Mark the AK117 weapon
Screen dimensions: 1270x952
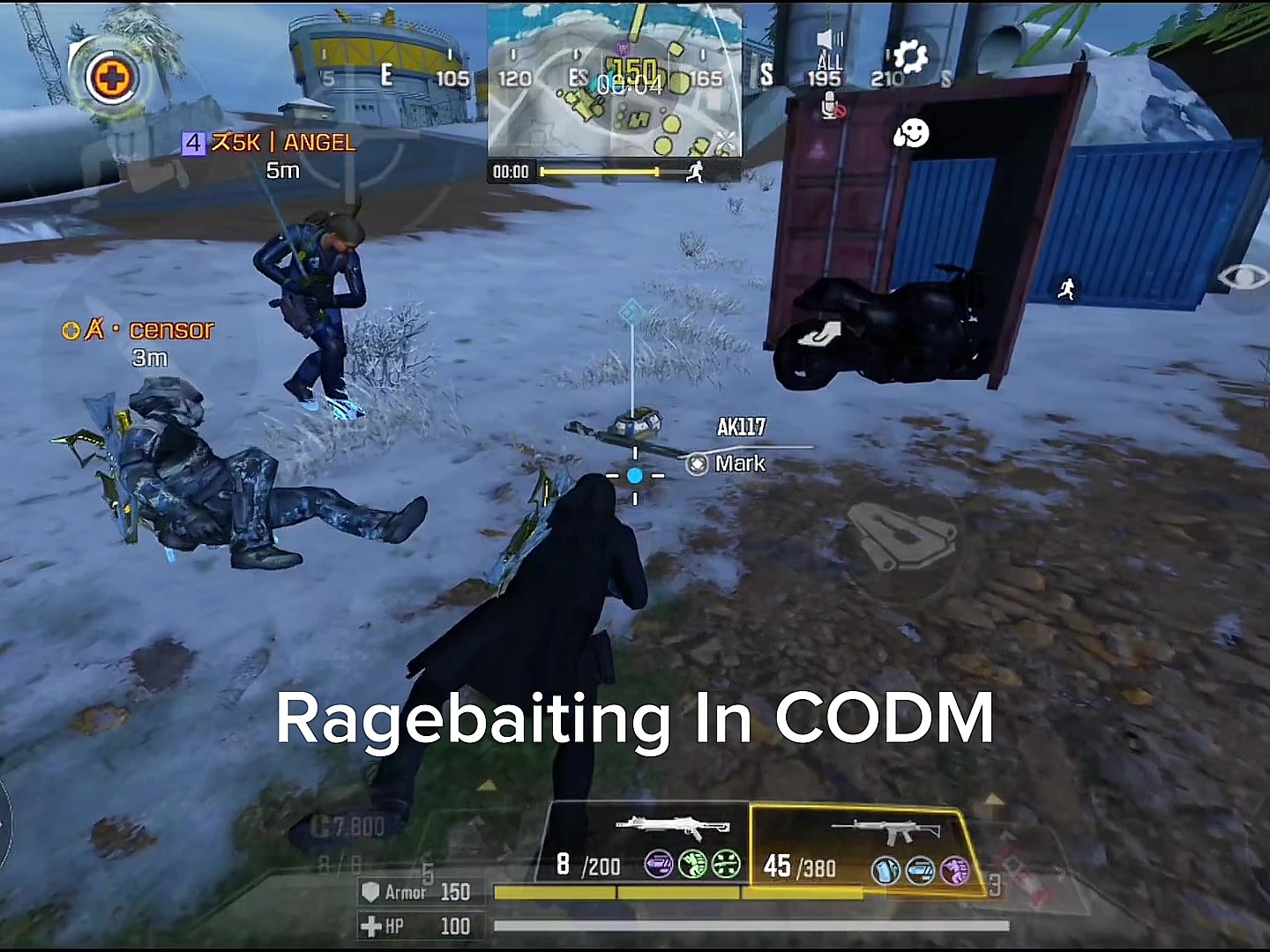[x=728, y=464]
